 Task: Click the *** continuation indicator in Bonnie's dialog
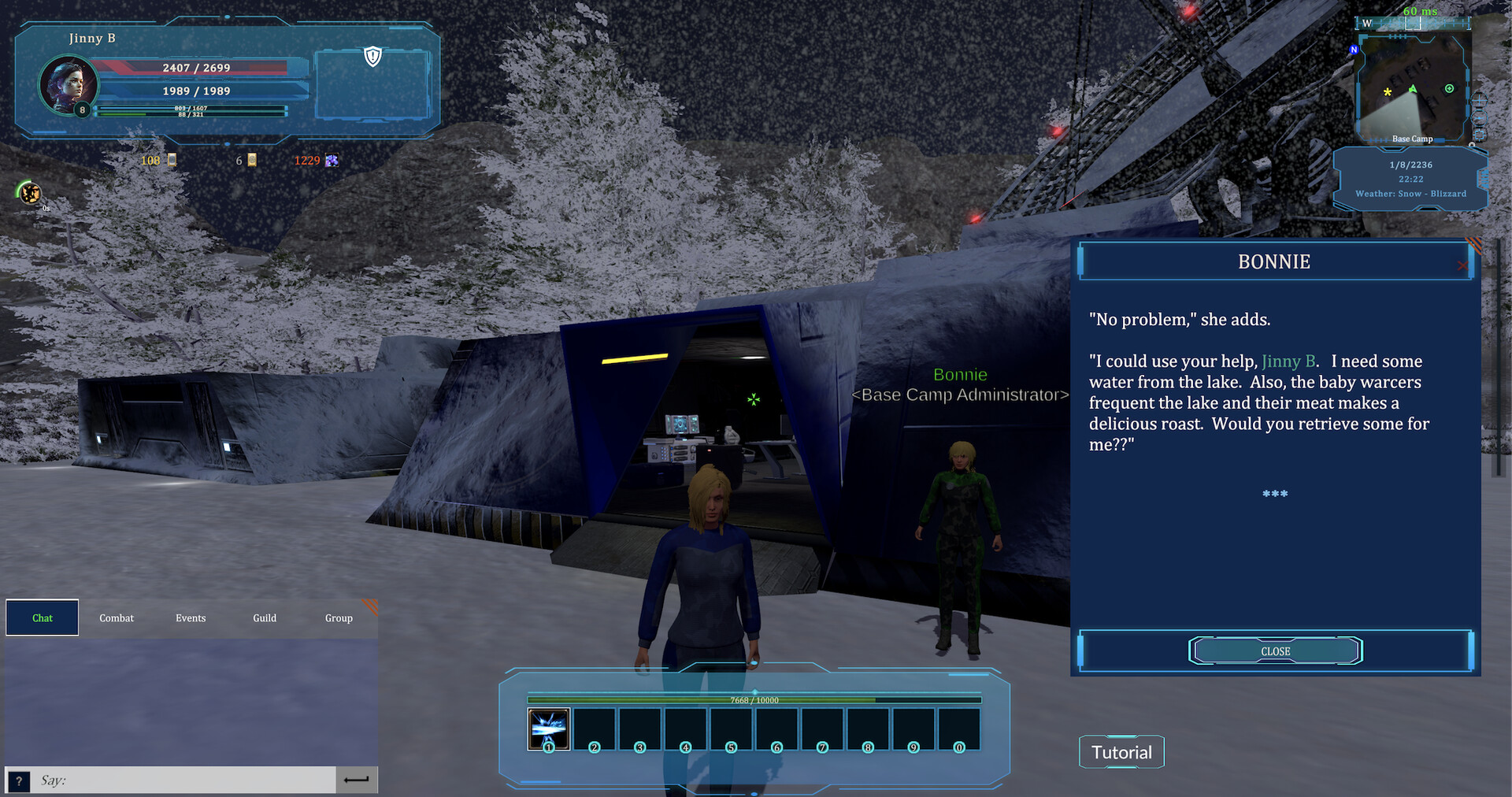click(1273, 495)
